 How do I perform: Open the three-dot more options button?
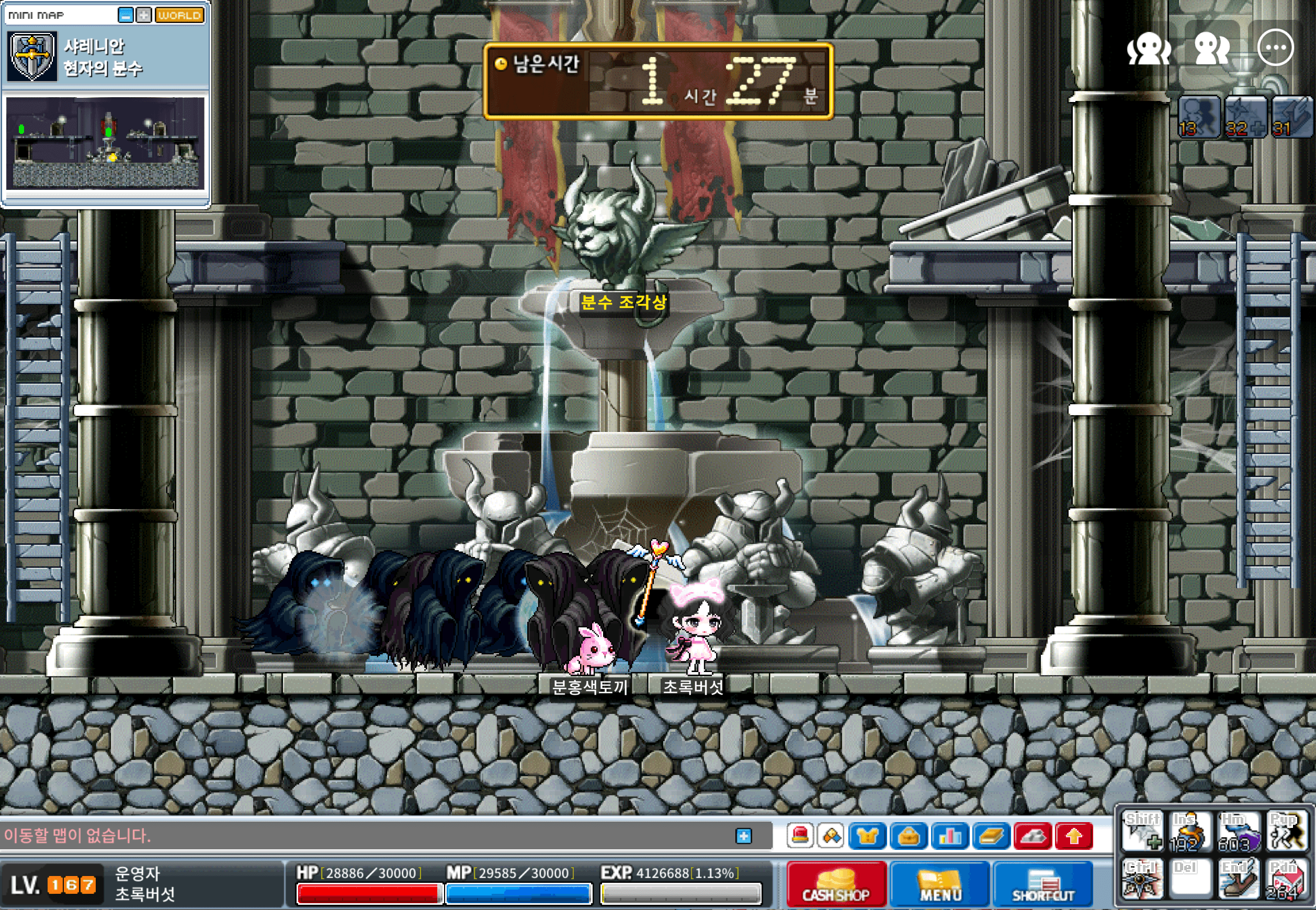pyautogui.click(x=1275, y=48)
